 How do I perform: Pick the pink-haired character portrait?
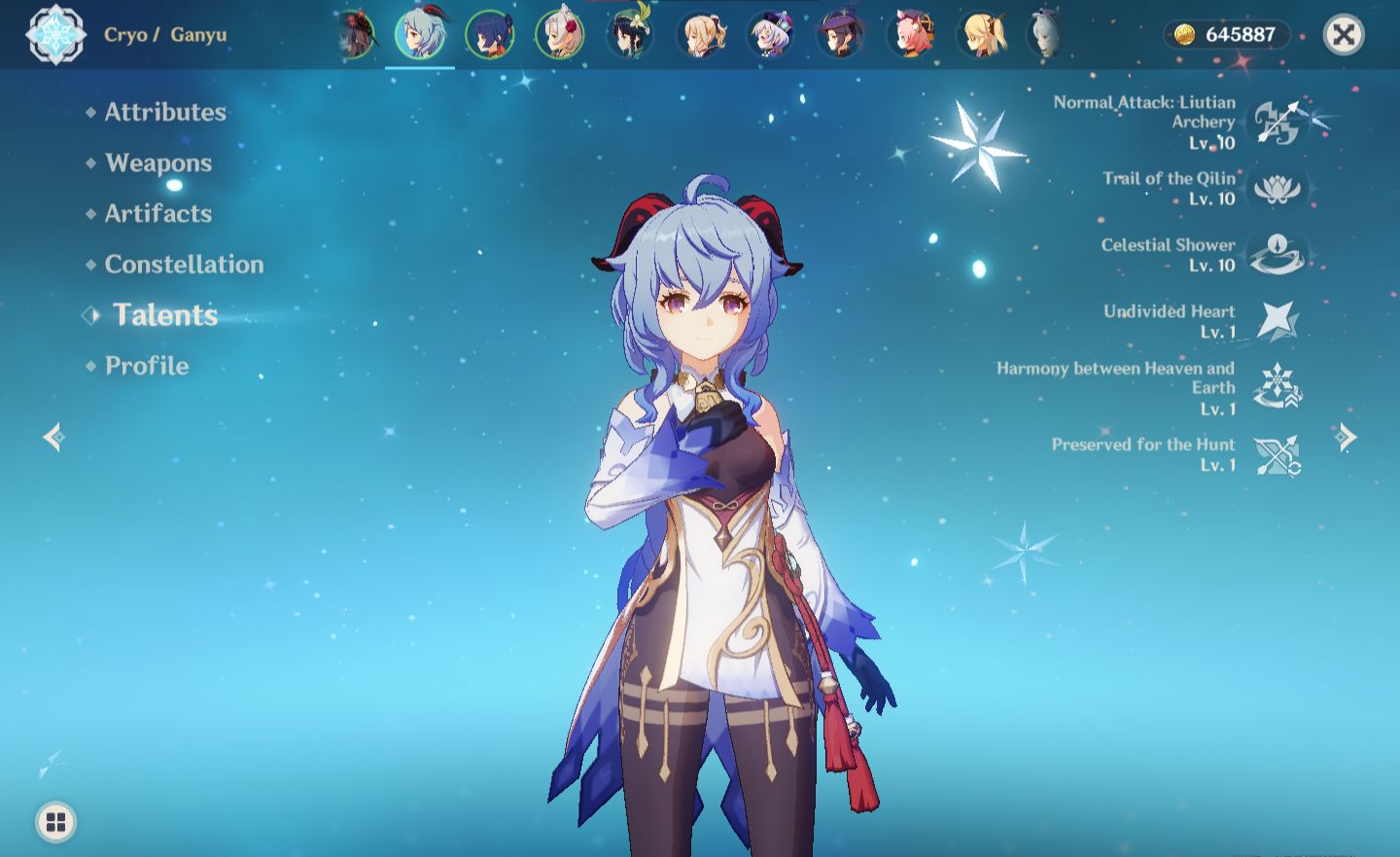point(911,35)
